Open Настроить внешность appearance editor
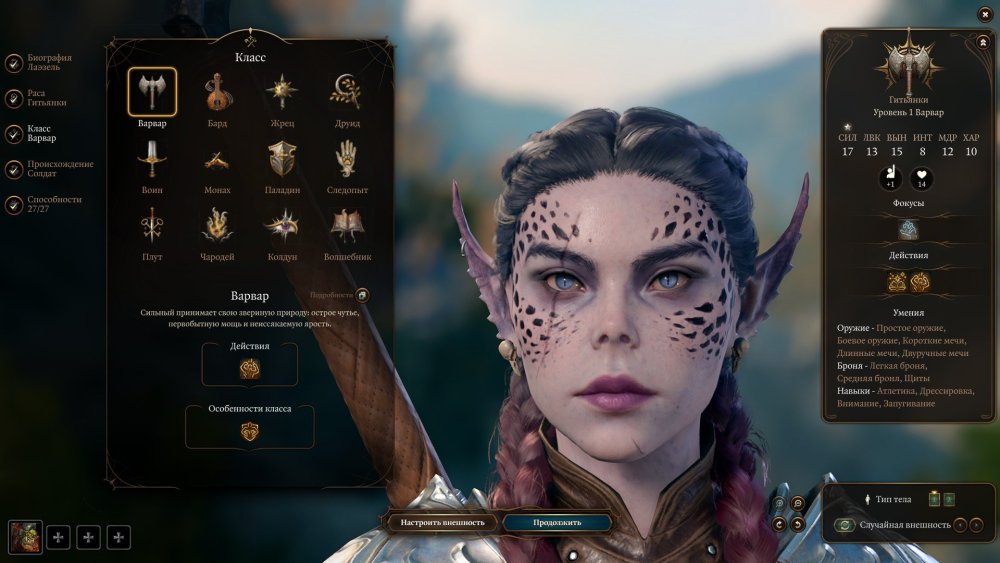This screenshot has width=1000, height=563. coord(443,522)
